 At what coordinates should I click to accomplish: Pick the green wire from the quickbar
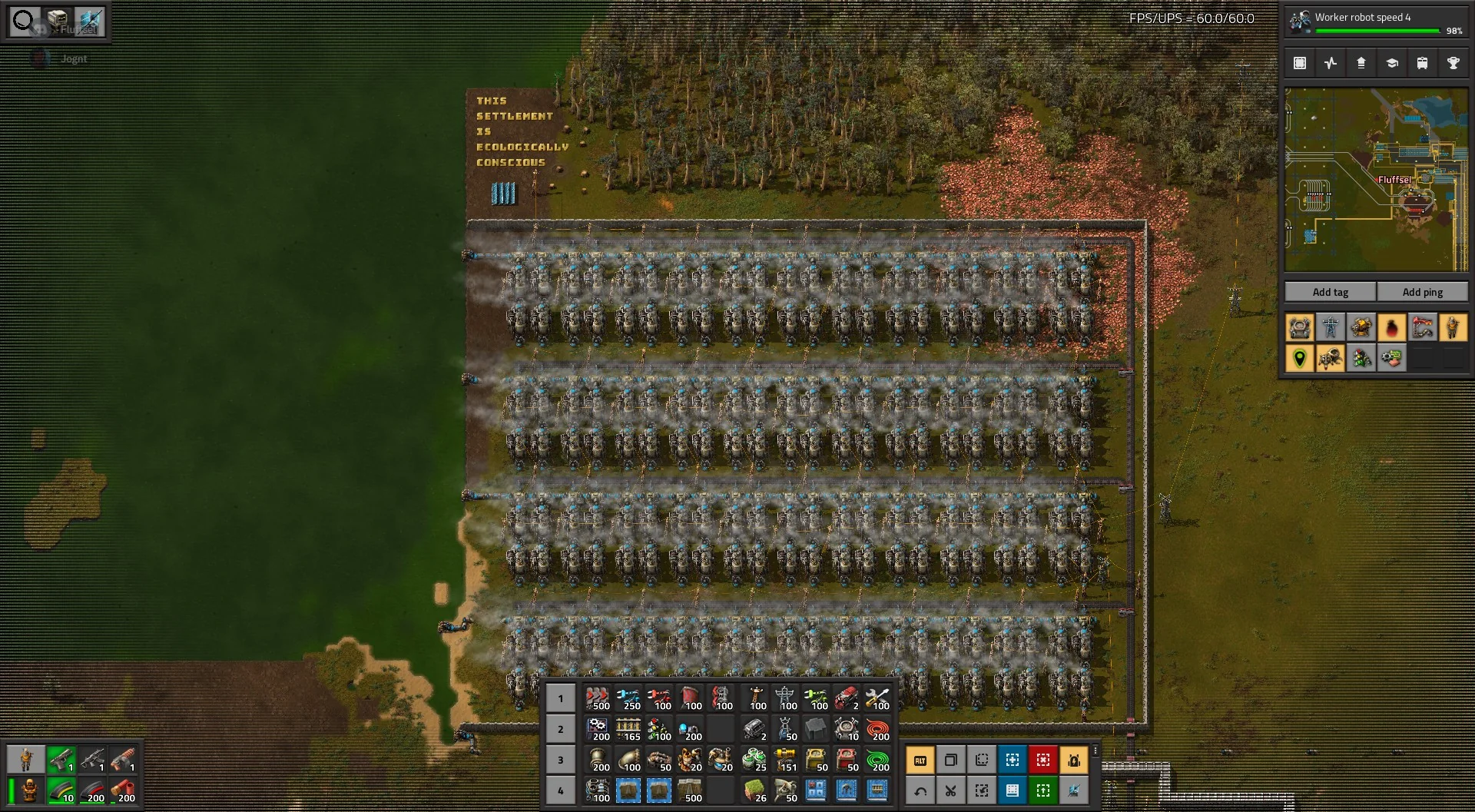(877, 760)
